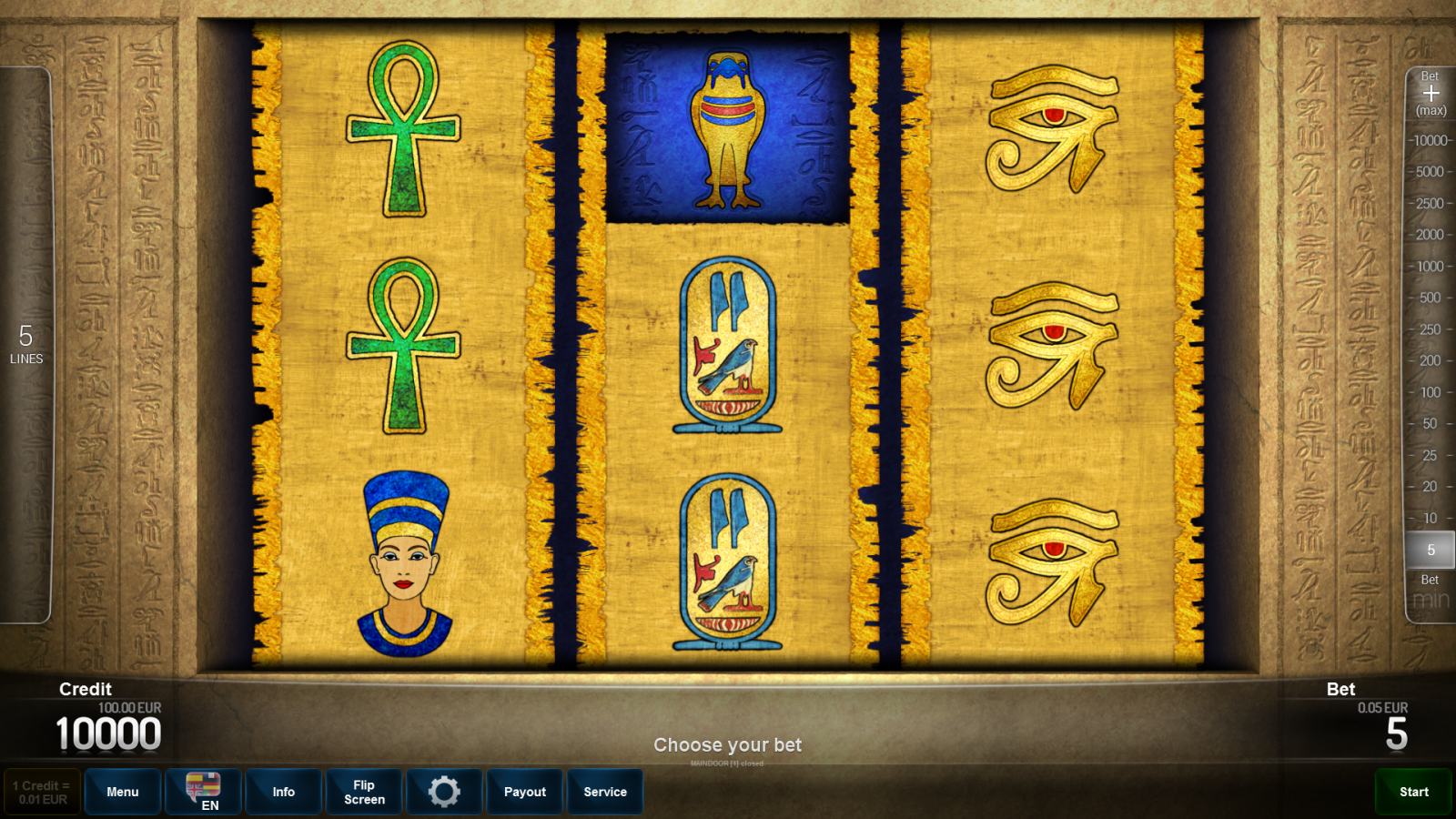The height and width of the screenshot is (819, 1456).
Task: Select bet value 5 on the ladder
Action: (x=1431, y=550)
